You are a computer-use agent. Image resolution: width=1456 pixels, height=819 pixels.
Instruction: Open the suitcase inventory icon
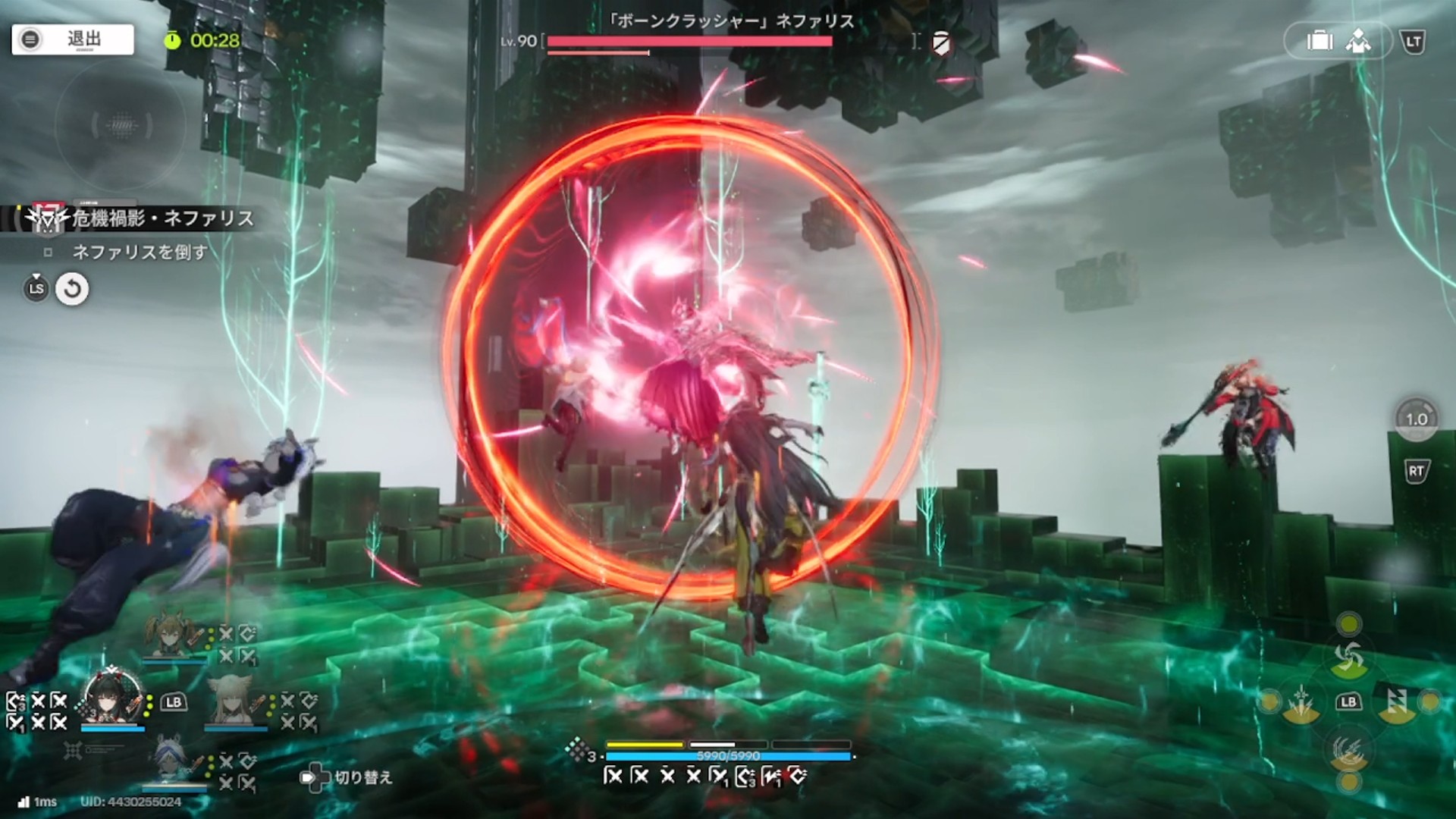[x=1319, y=41]
